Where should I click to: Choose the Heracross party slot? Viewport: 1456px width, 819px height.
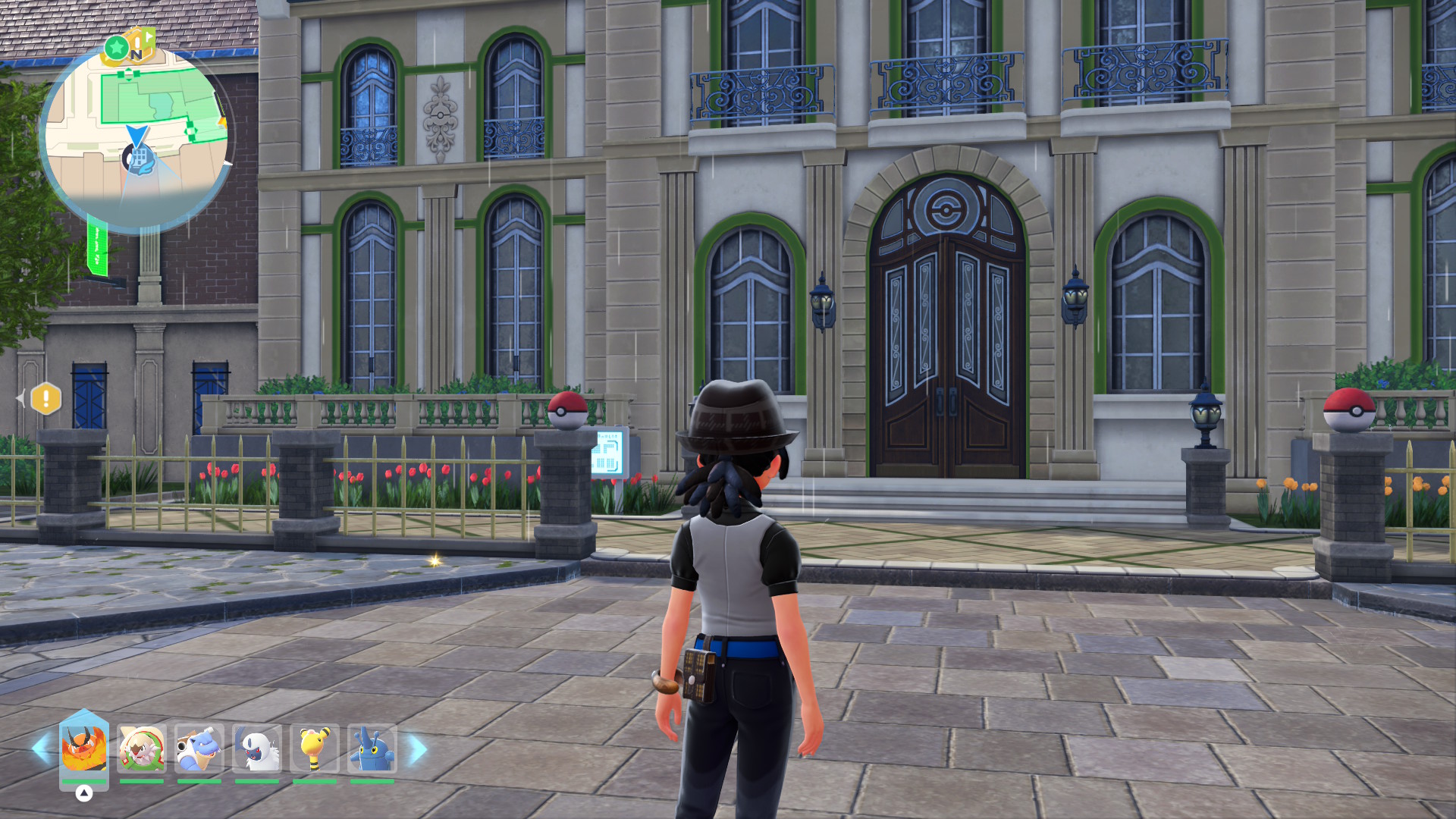click(x=372, y=748)
